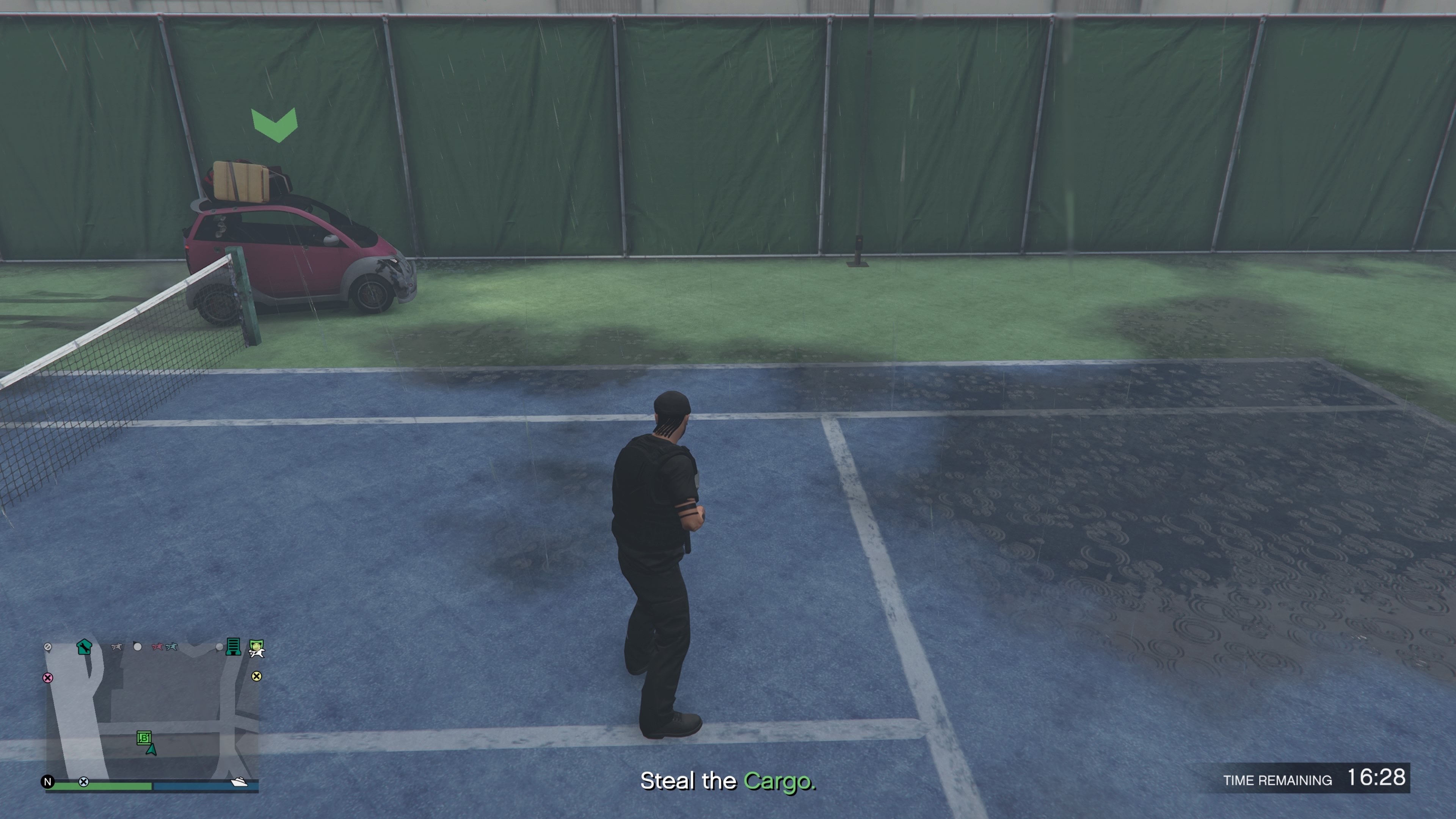
Task: Select the grey no-entry blip on minimap
Action: [x=48, y=646]
